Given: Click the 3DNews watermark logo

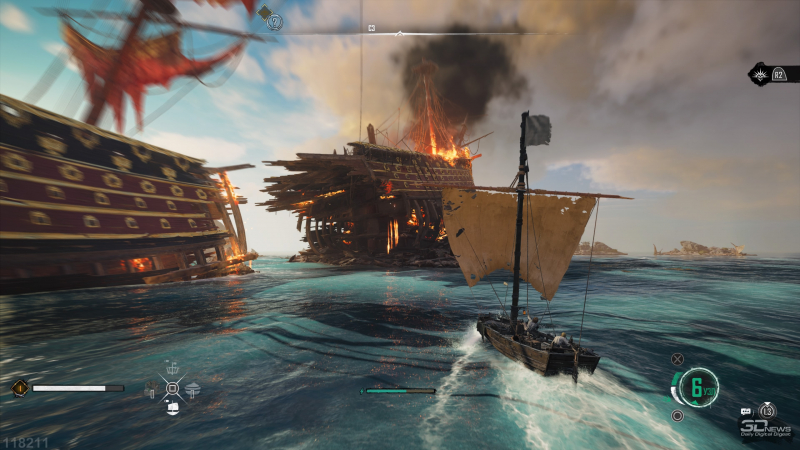Looking at the screenshot, I should point(767,428).
